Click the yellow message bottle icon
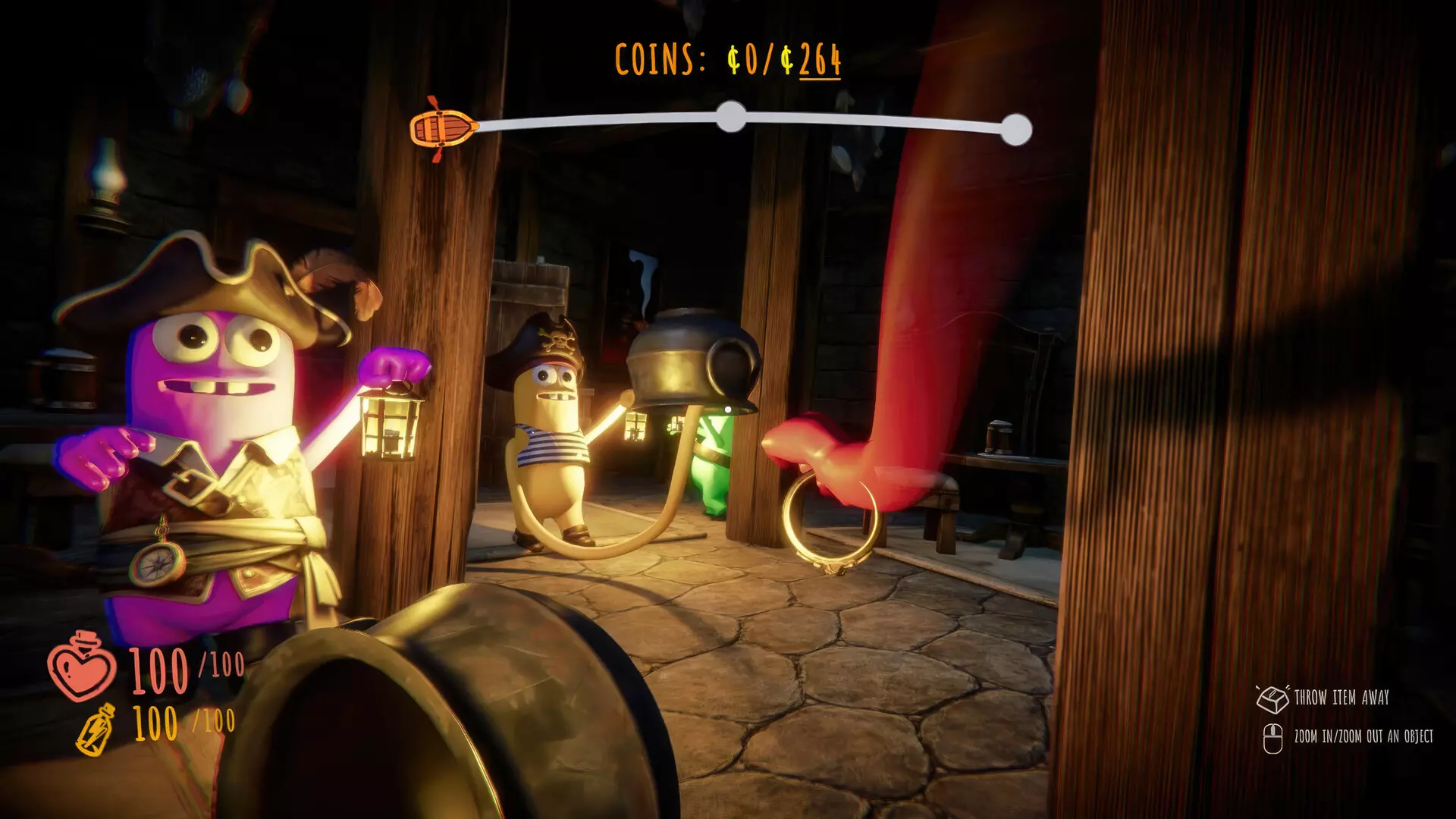Viewport: 1456px width, 819px height. tap(97, 730)
